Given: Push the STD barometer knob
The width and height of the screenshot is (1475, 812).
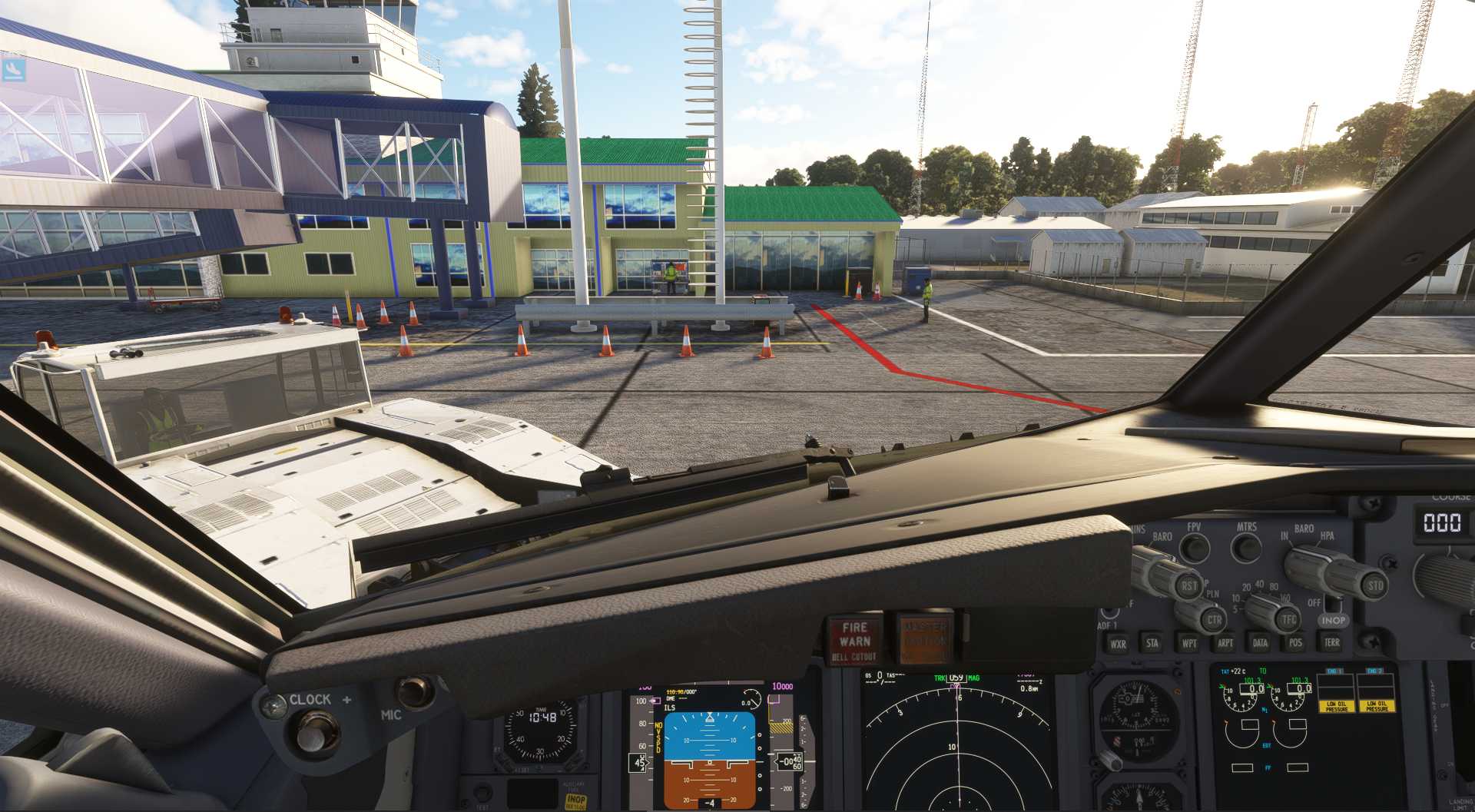Looking at the screenshot, I should pyautogui.click(x=1374, y=585).
